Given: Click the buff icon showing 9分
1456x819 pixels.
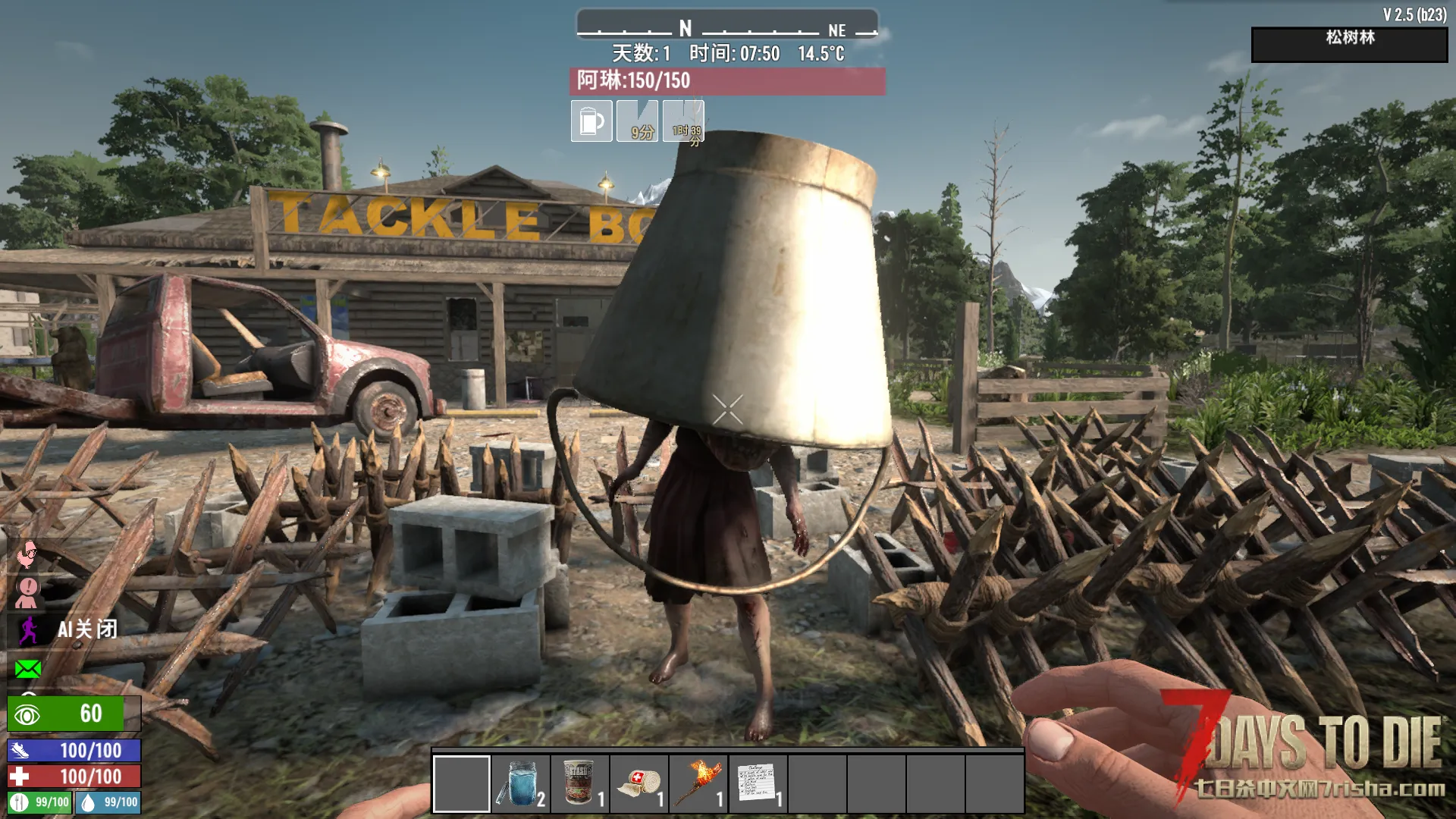Looking at the screenshot, I should (638, 121).
